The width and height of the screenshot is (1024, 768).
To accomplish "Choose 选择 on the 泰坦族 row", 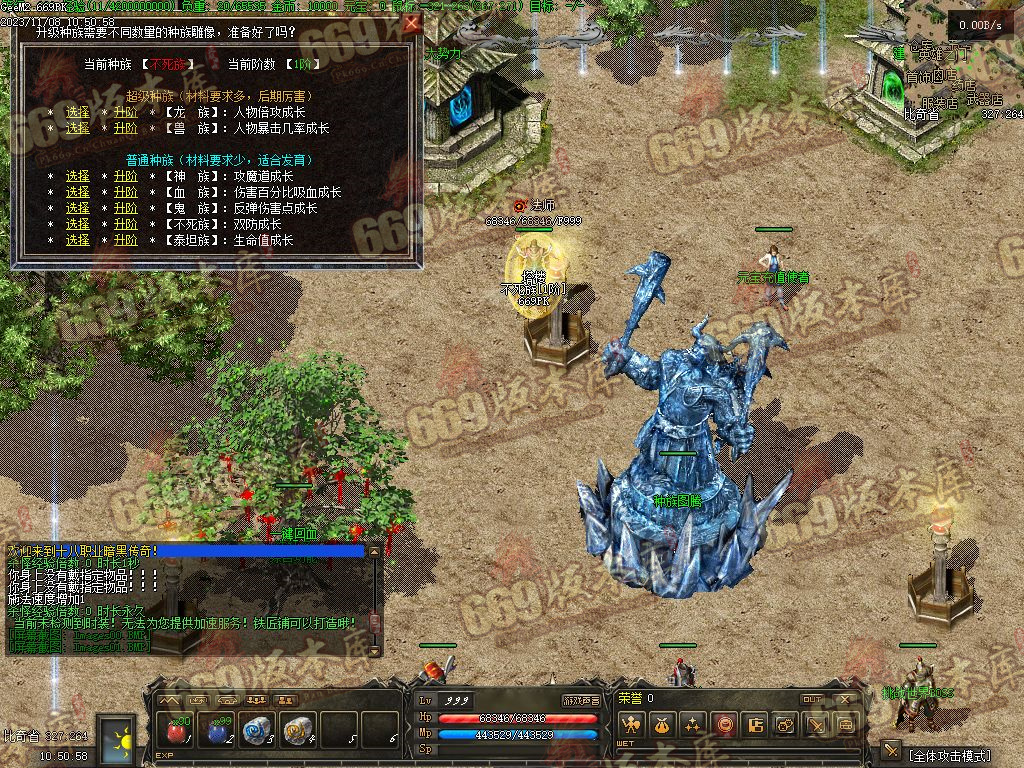I will (x=78, y=240).
